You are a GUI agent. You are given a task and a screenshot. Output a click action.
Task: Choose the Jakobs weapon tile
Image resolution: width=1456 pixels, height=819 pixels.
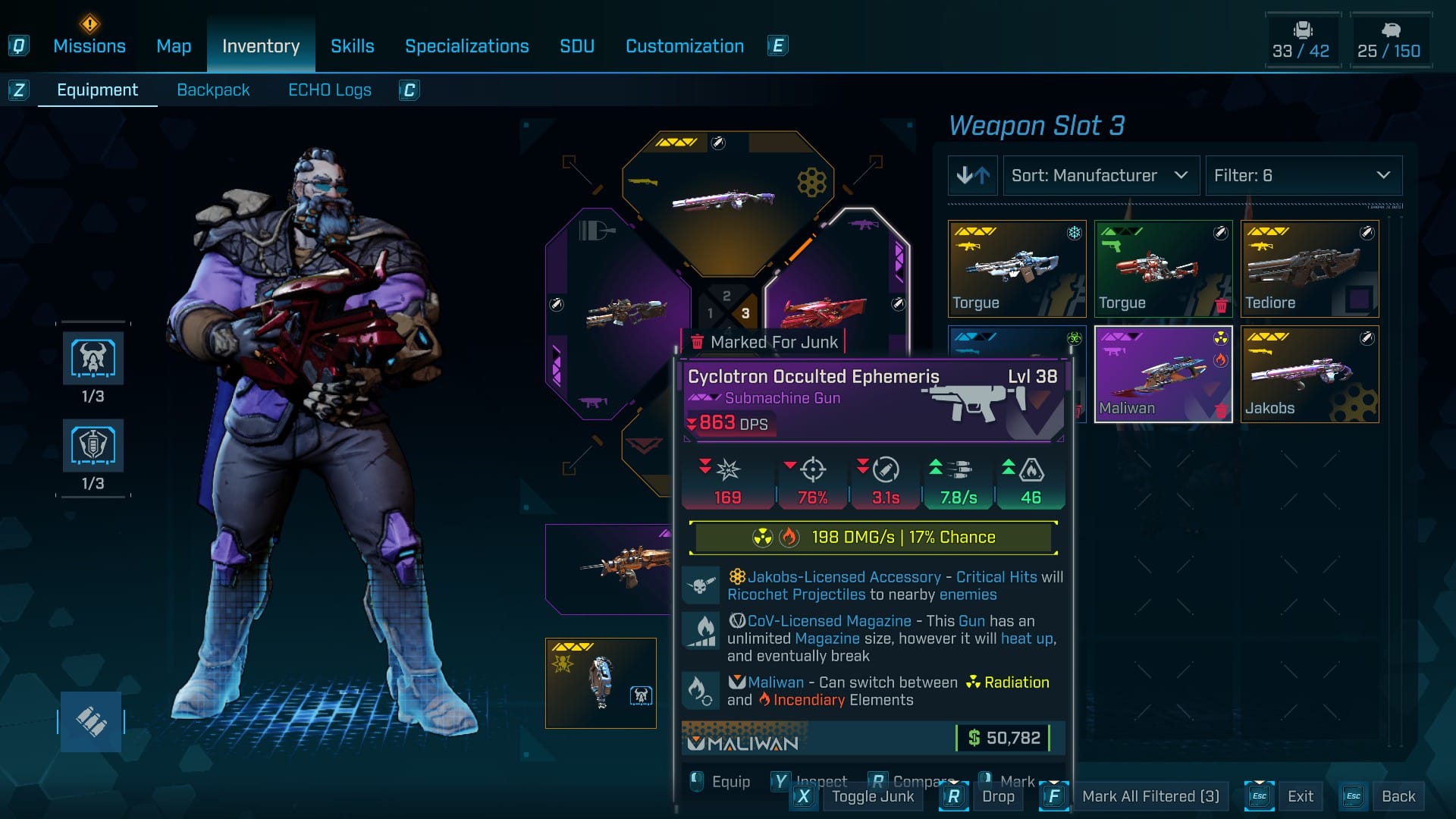[1310, 374]
